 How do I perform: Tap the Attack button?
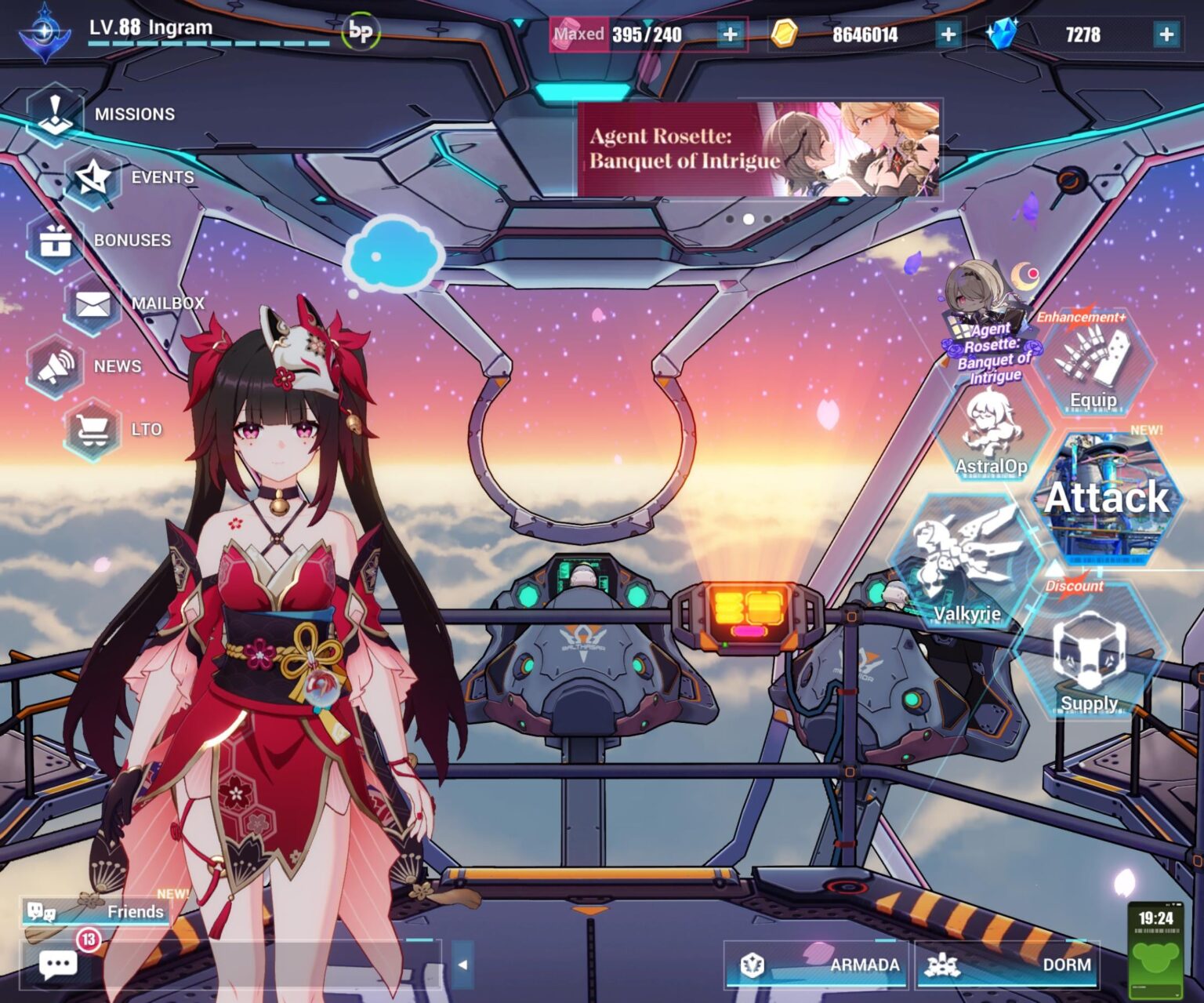point(1107,497)
